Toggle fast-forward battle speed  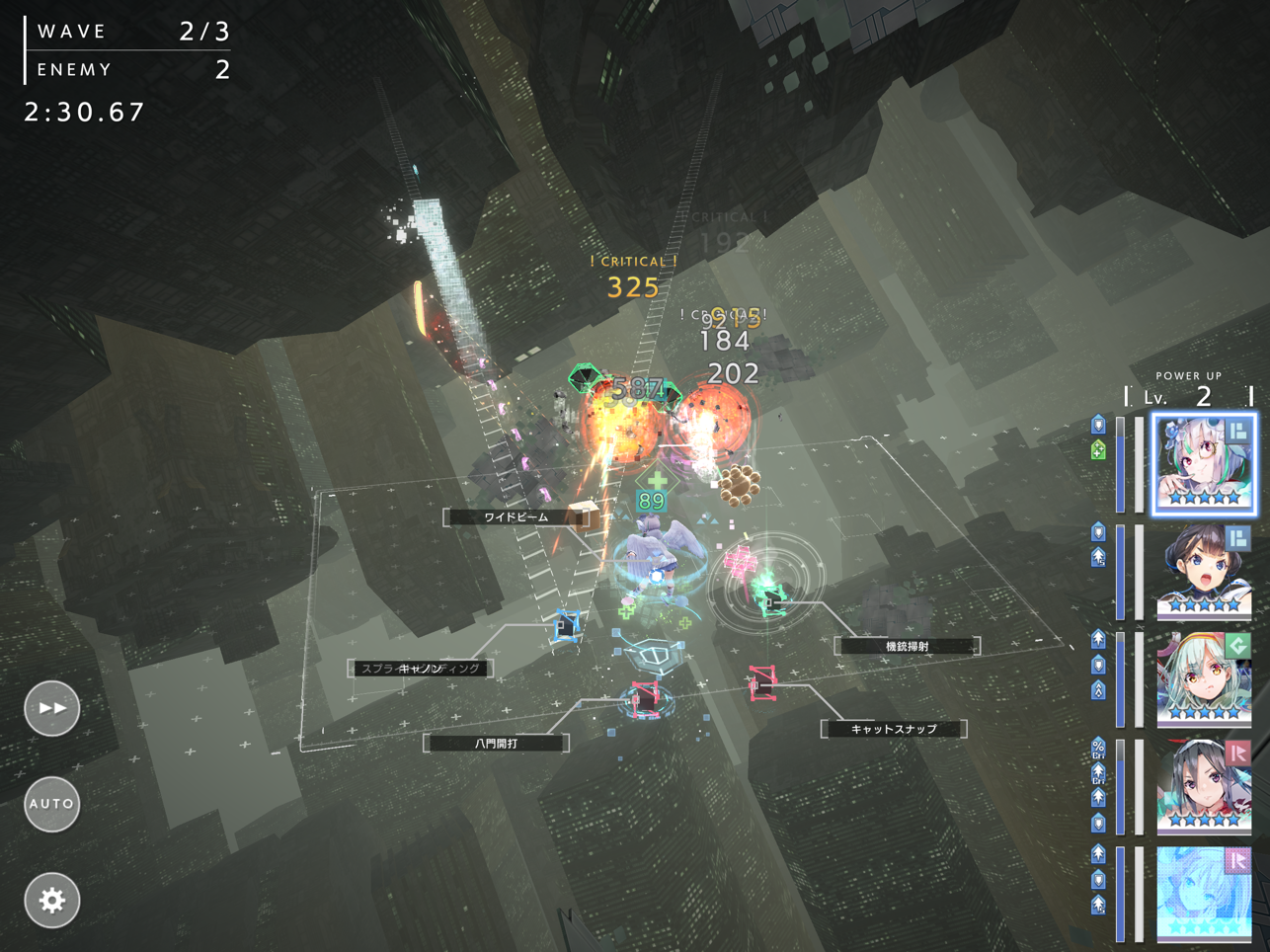point(50,707)
